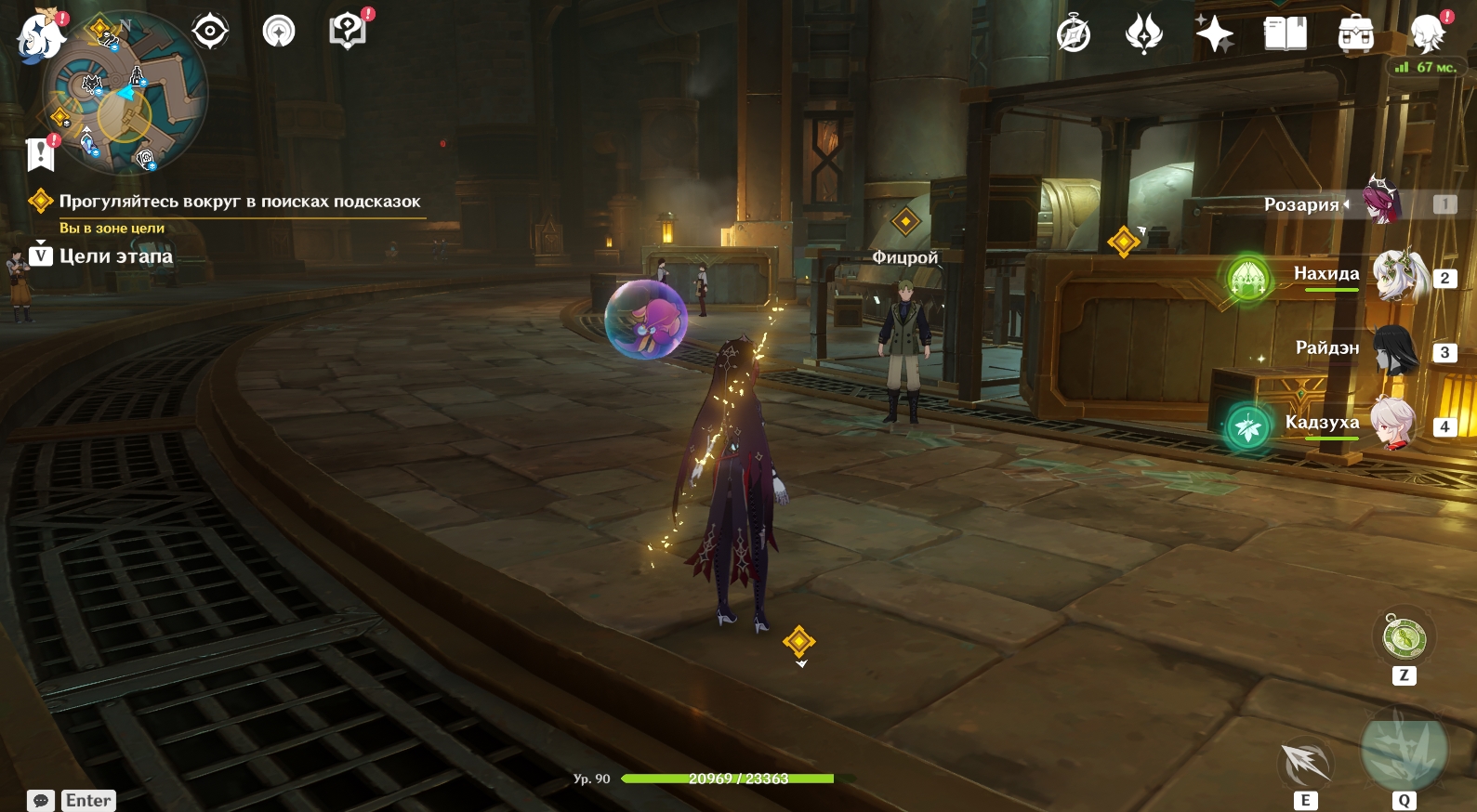Viewport: 1477px width, 812px height.
Task: Open the Battle Pass leaf-emblem icon
Action: pos(1144,35)
